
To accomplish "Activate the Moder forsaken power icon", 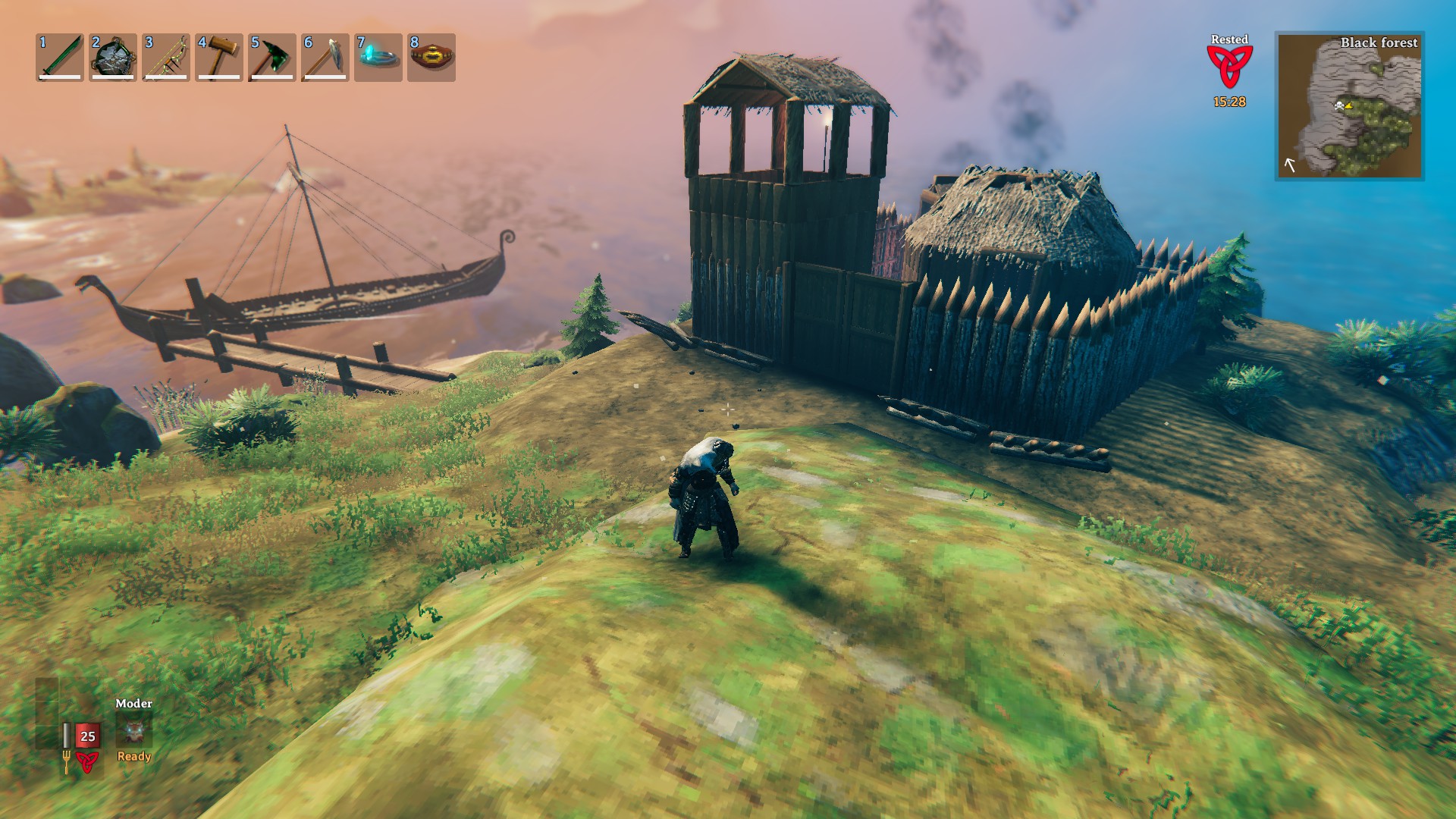I will [x=134, y=731].
